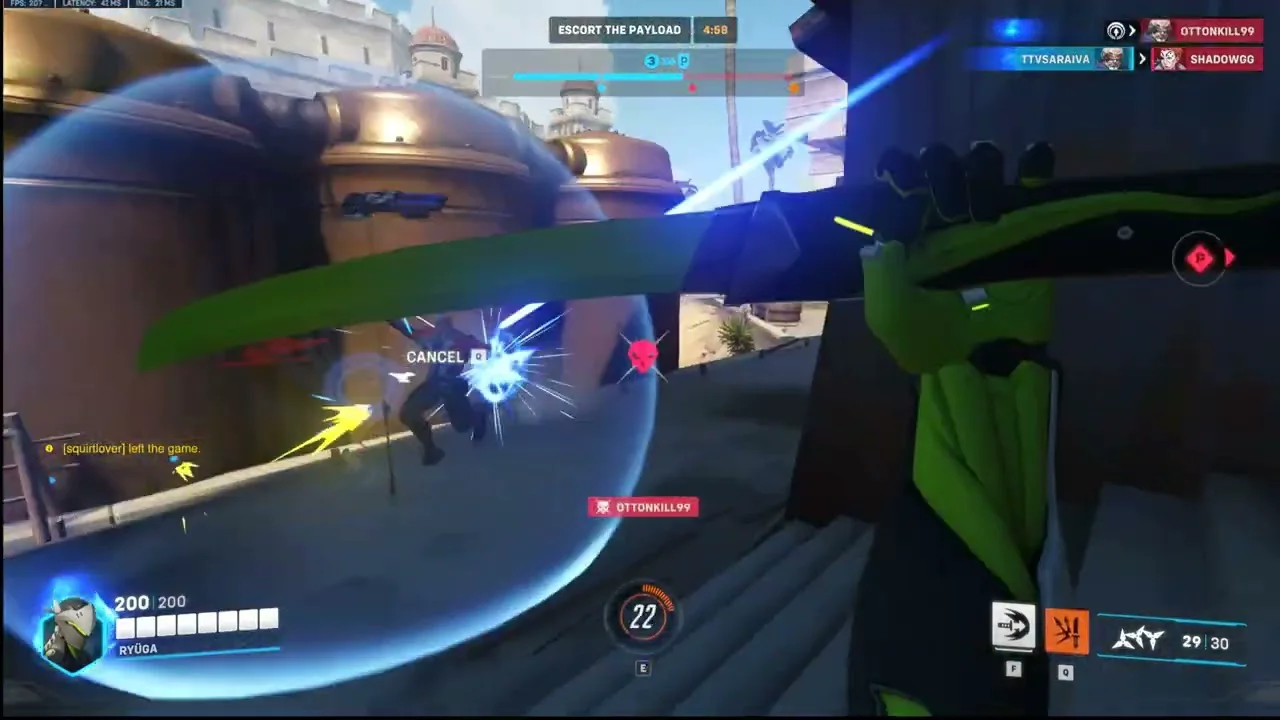Click the shuriken weapon icon
This screenshot has height=720, width=1280.
tap(1138, 639)
